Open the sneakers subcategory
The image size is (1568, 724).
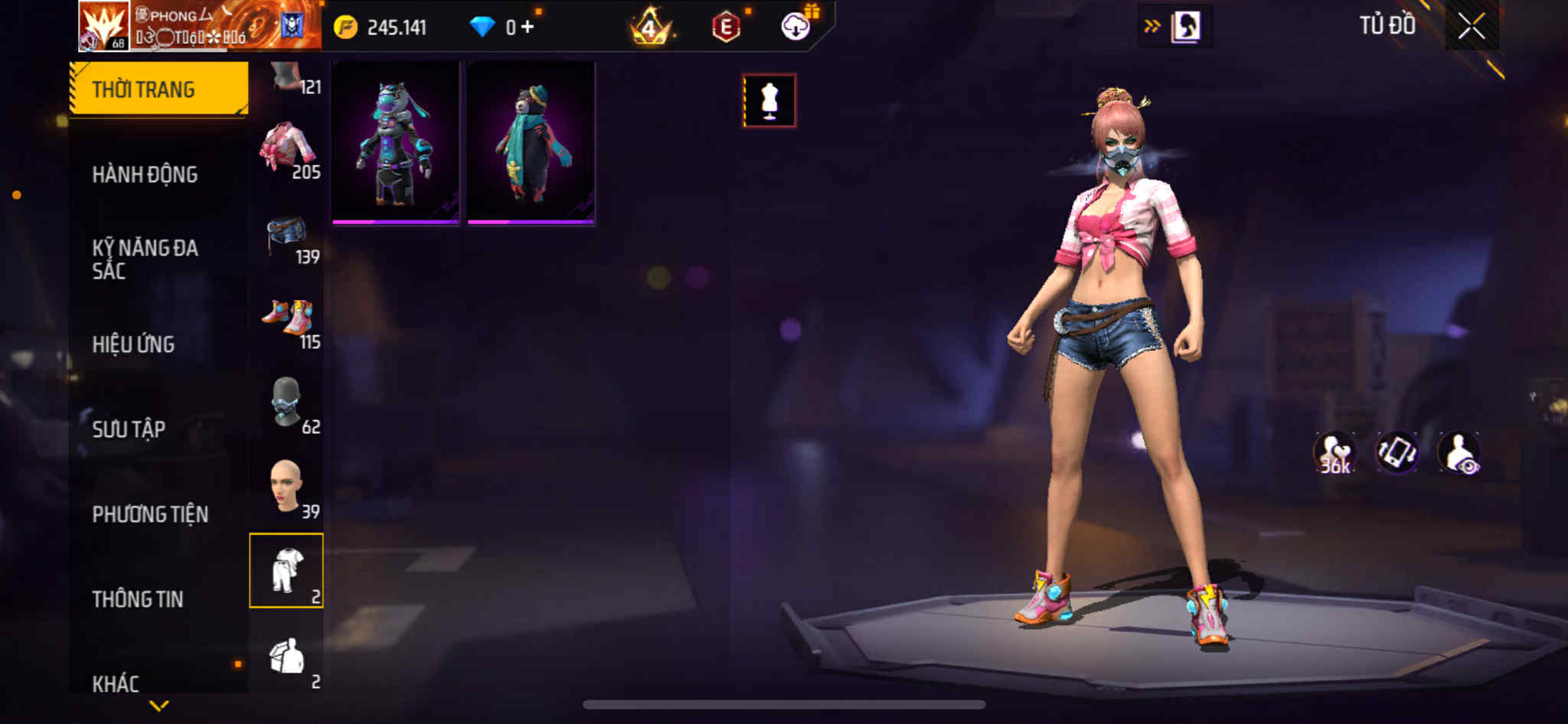[287, 318]
